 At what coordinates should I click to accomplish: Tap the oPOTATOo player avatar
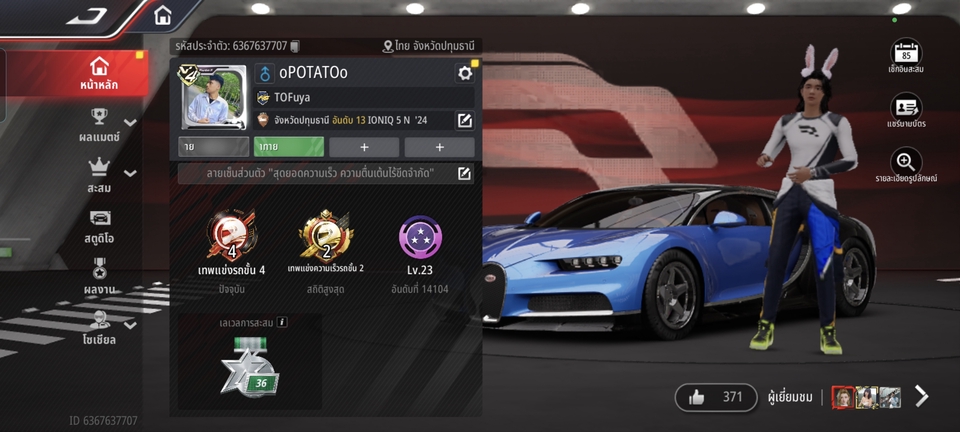click(213, 98)
